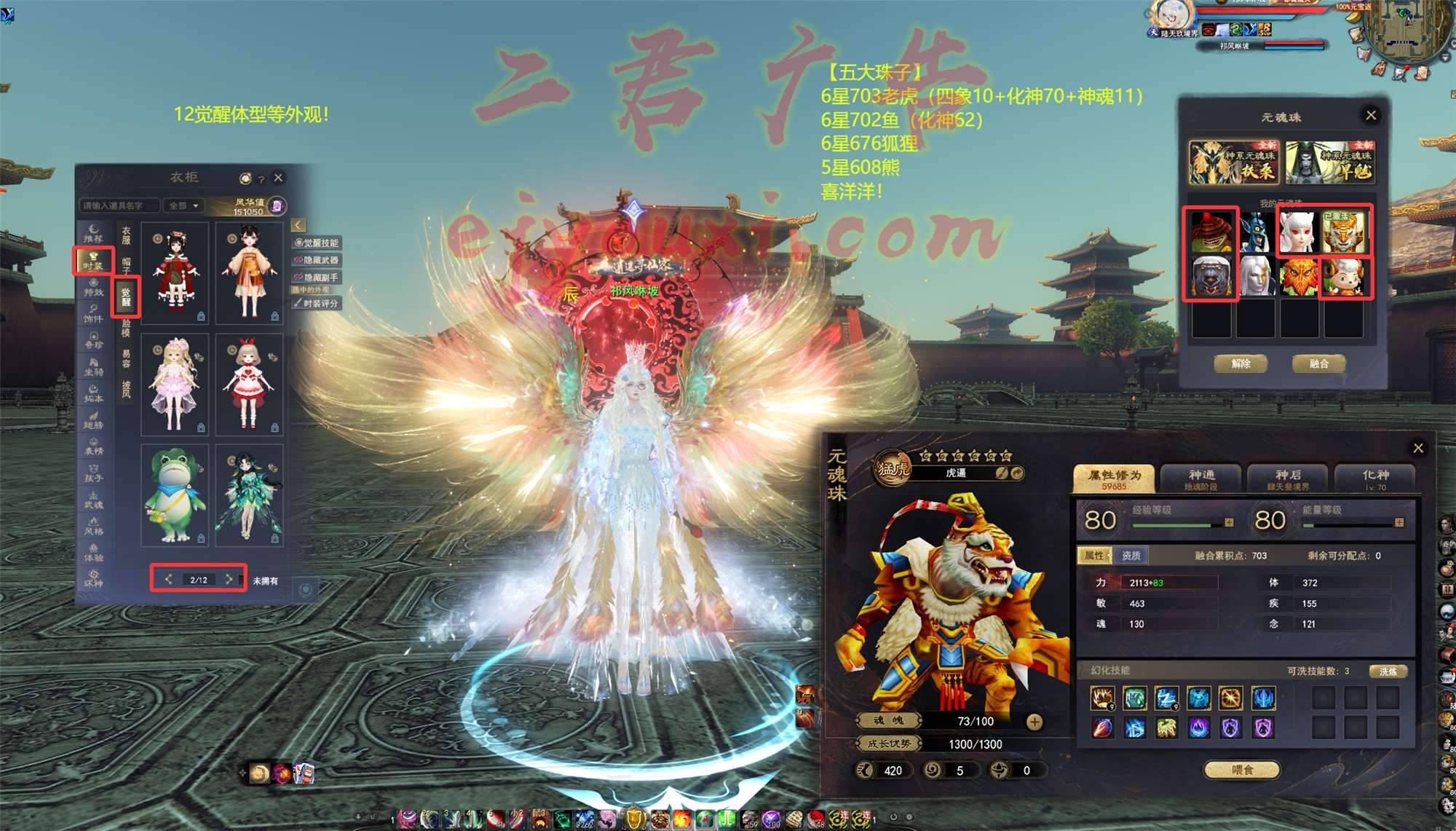Toggle the 隐藏武器 hide weapon option

pos(317,260)
